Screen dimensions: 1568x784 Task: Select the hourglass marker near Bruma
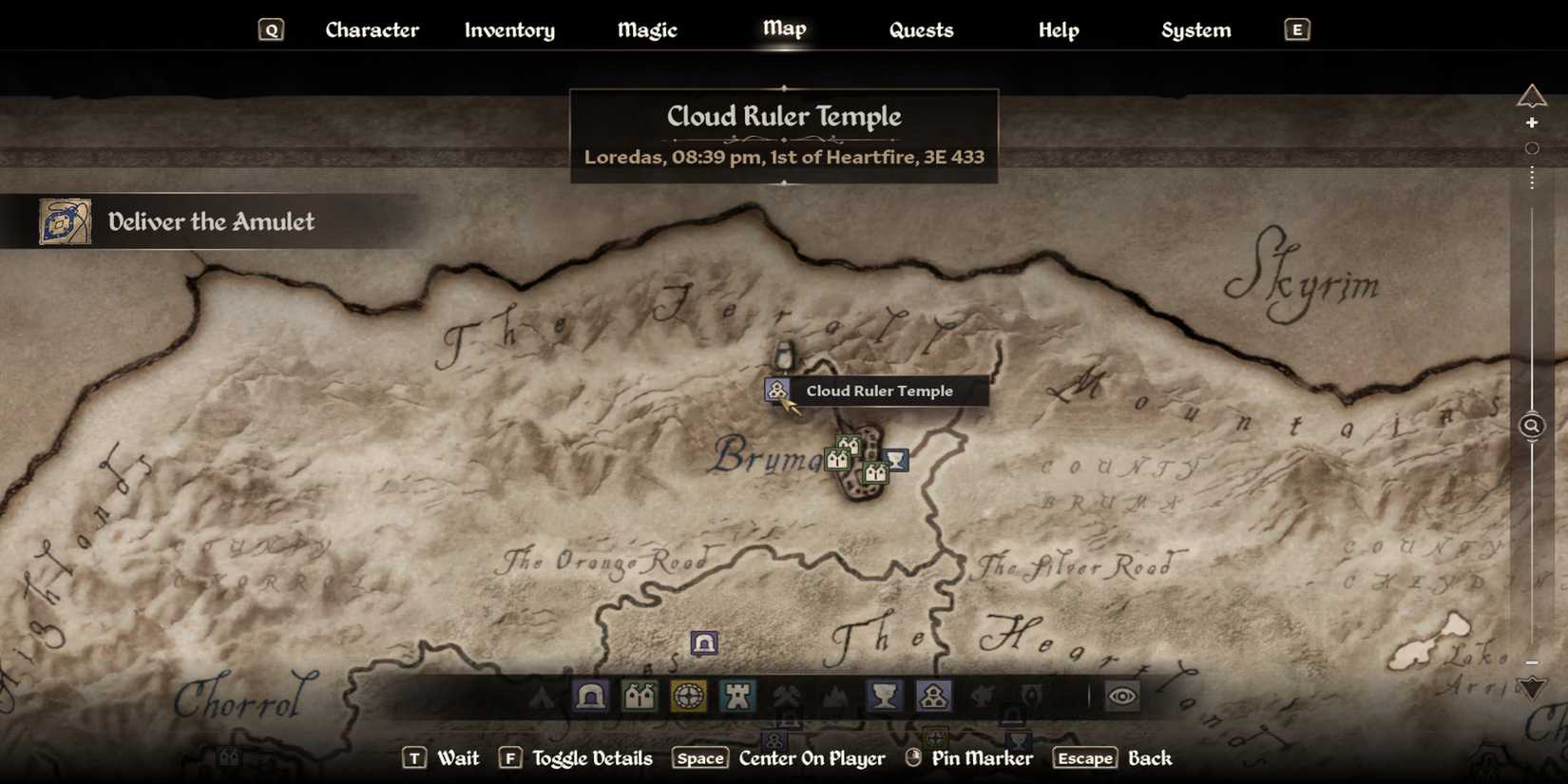click(896, 461)
